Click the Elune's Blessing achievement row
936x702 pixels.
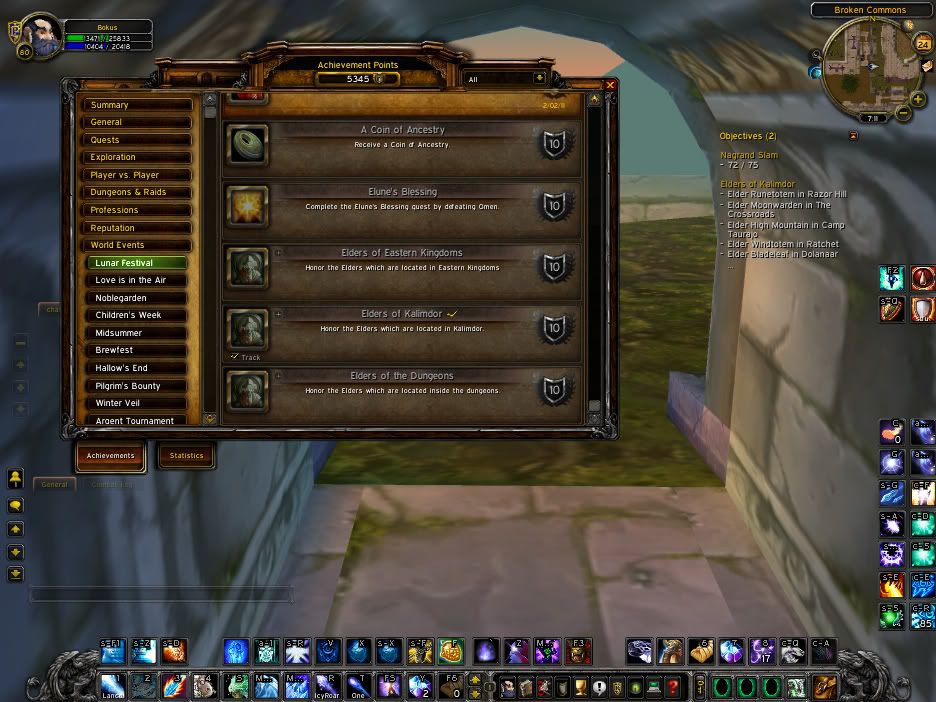point(401,207)
